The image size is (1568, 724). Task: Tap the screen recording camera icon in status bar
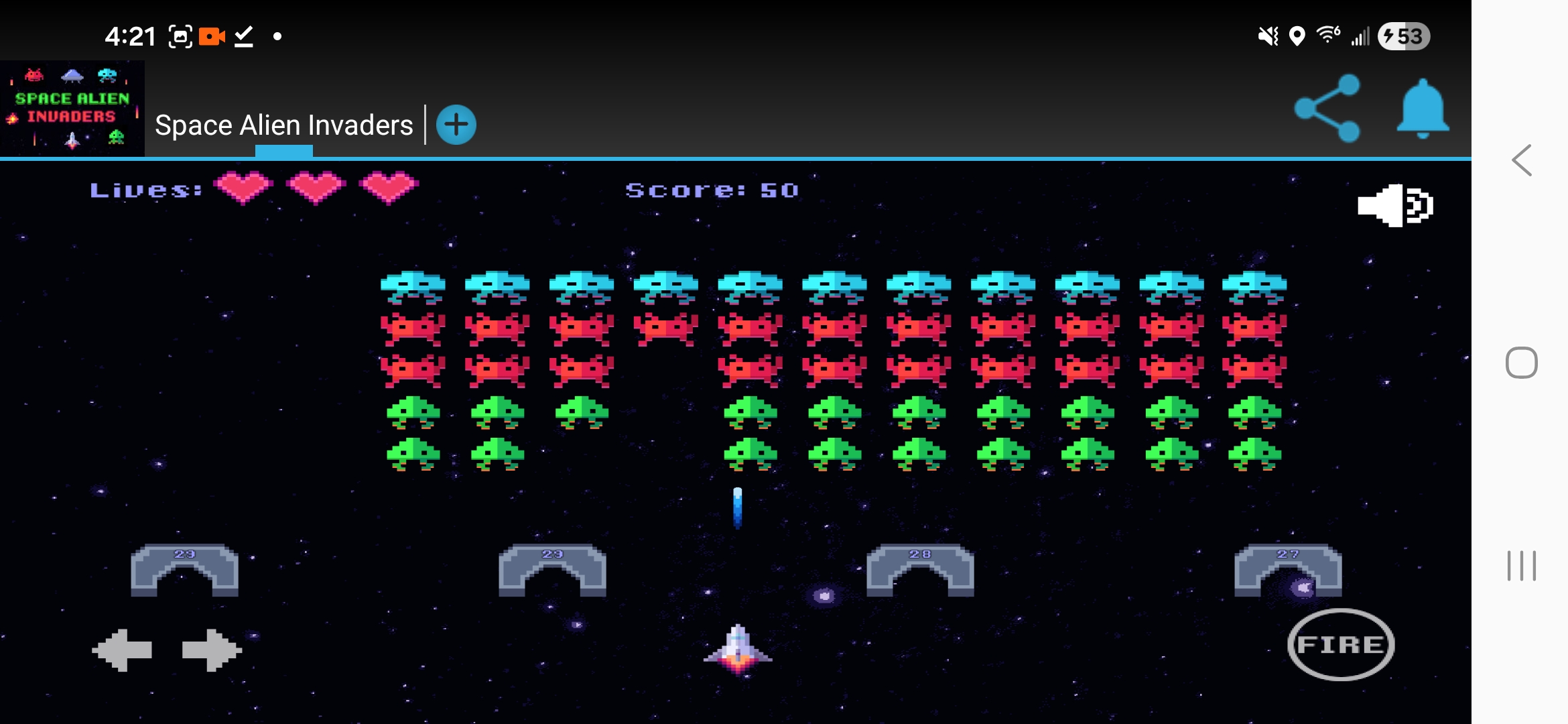[213, 36]
